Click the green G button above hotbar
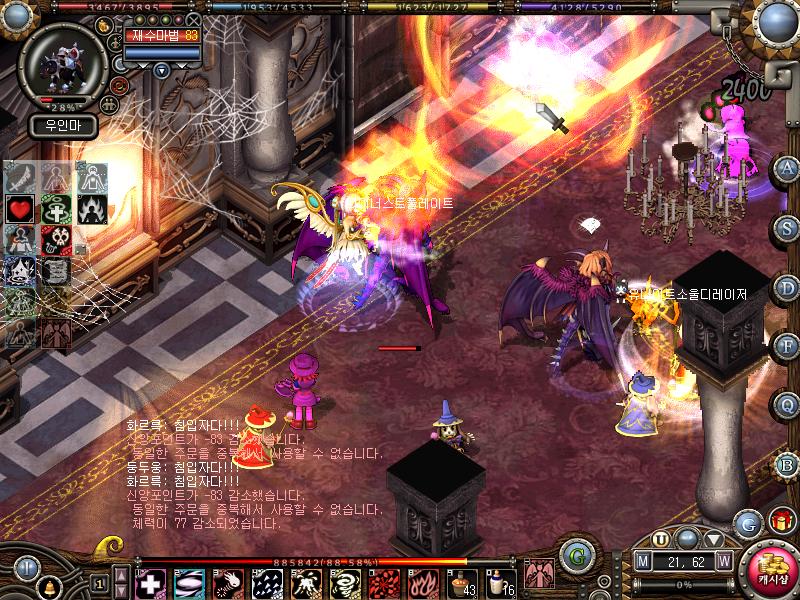800x600 pixels. (x=574, y=554)
